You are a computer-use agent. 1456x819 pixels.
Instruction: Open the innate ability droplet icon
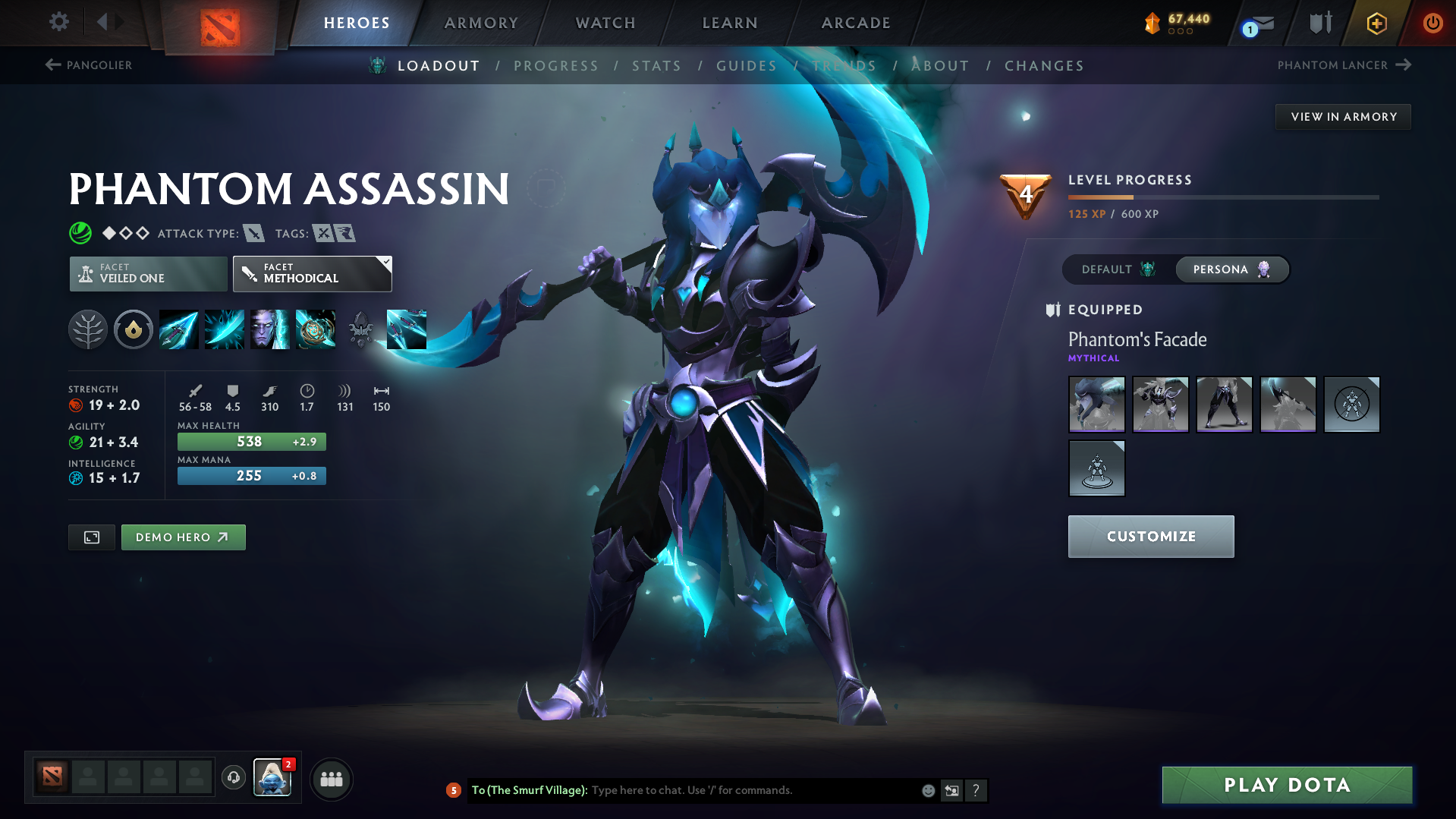[134, 329]
